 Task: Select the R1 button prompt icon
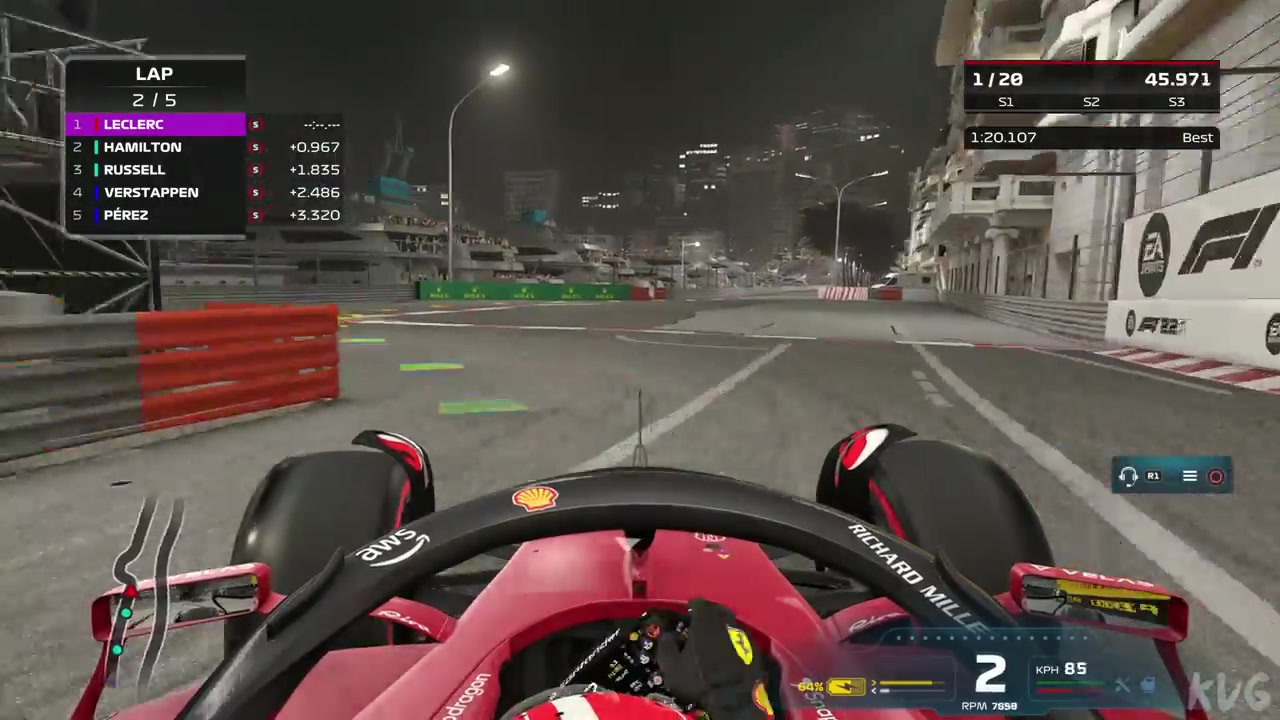point(1153,476)
